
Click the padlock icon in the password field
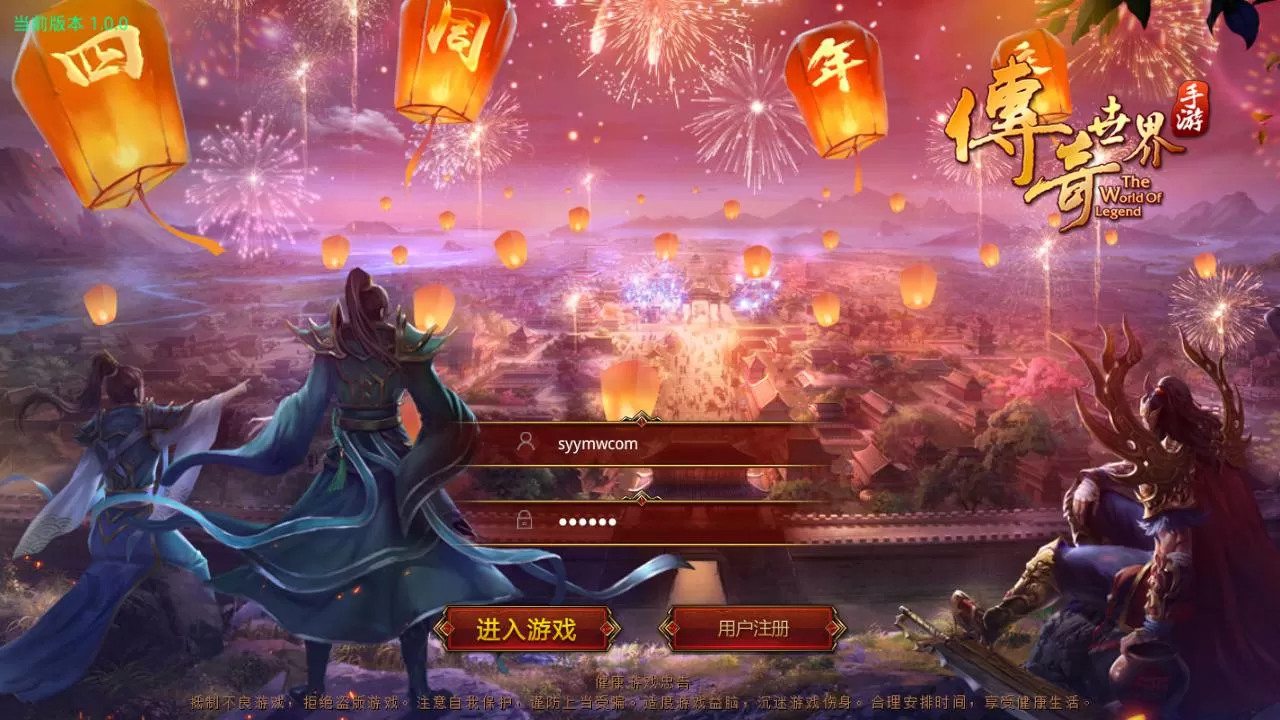click(524, 521)
